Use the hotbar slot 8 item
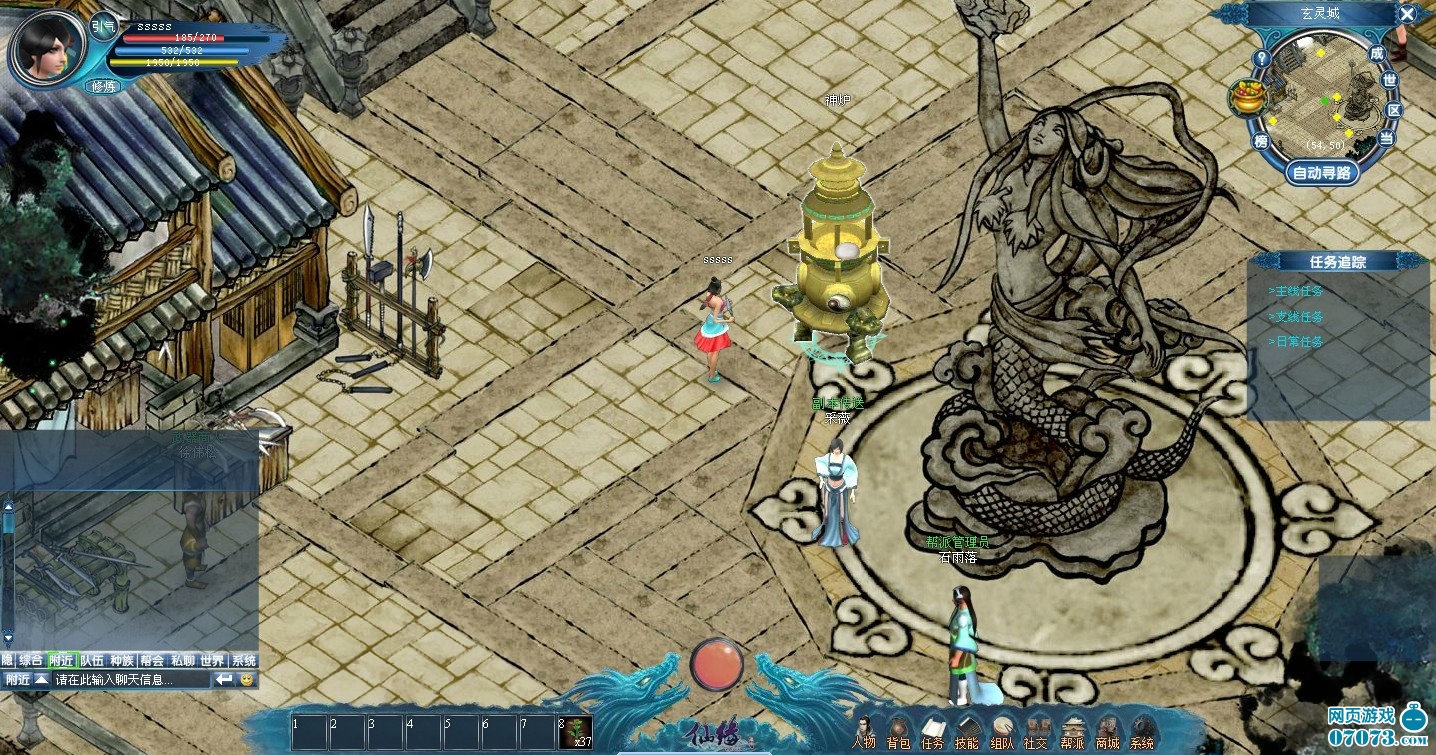The height and width of the screenshot is (755, 1436). [574, 732]
